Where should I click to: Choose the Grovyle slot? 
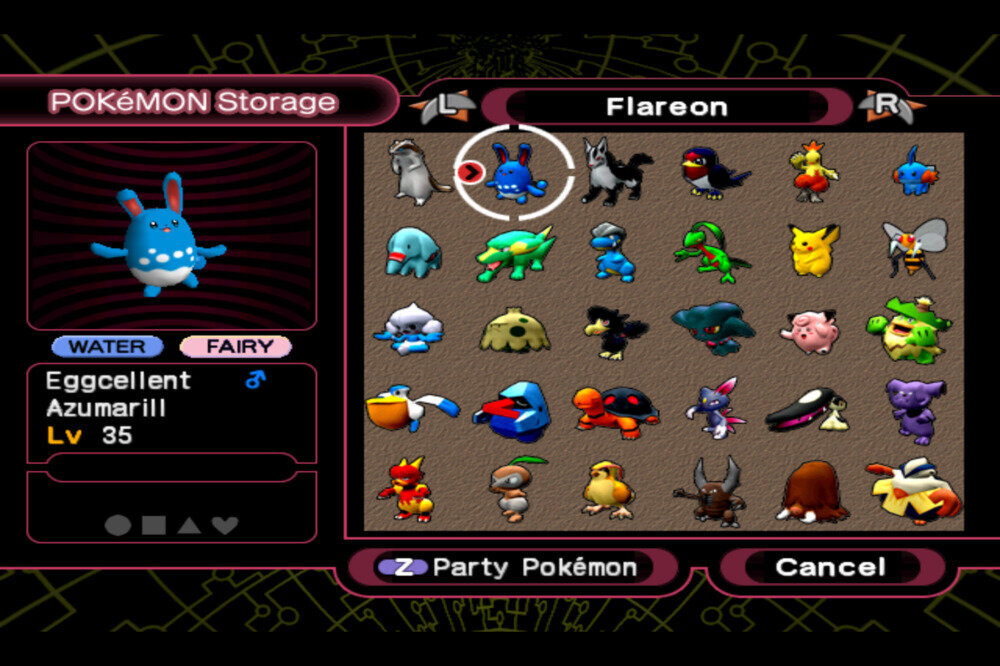(710, 252)
